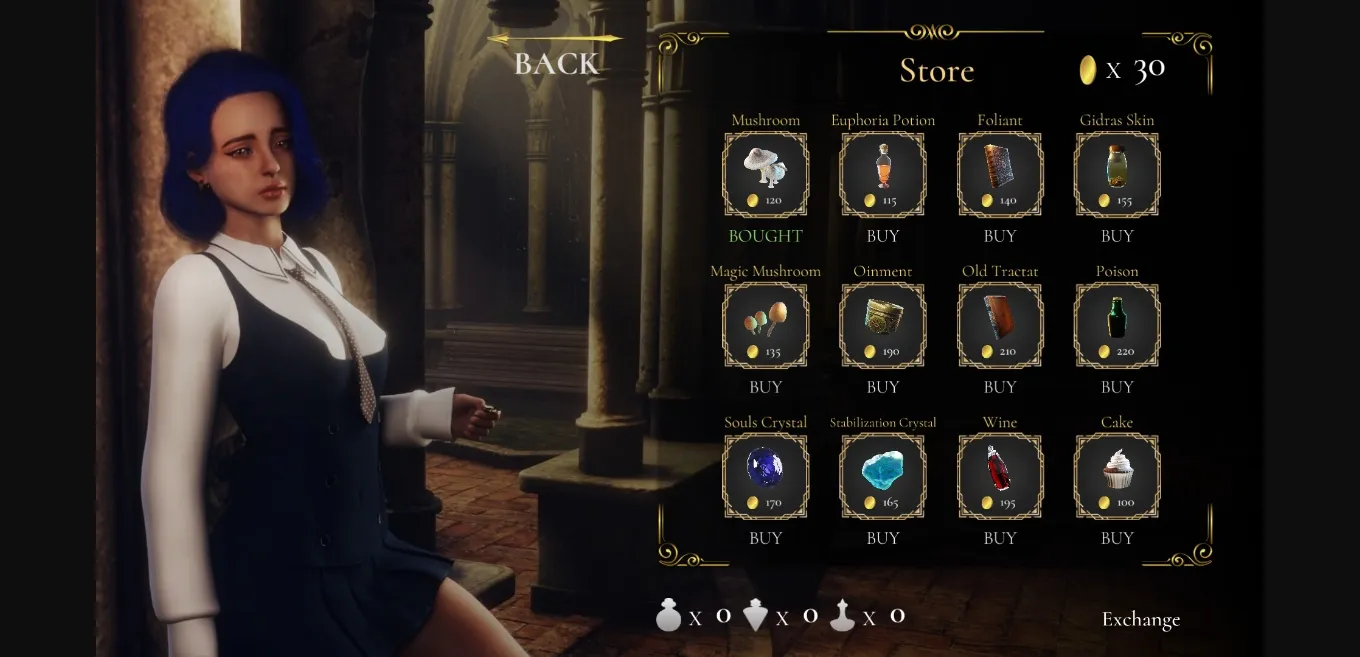Buy the Foliant book
Viewport: 1360px width, 657px height.
click(x=1000, y=236)
